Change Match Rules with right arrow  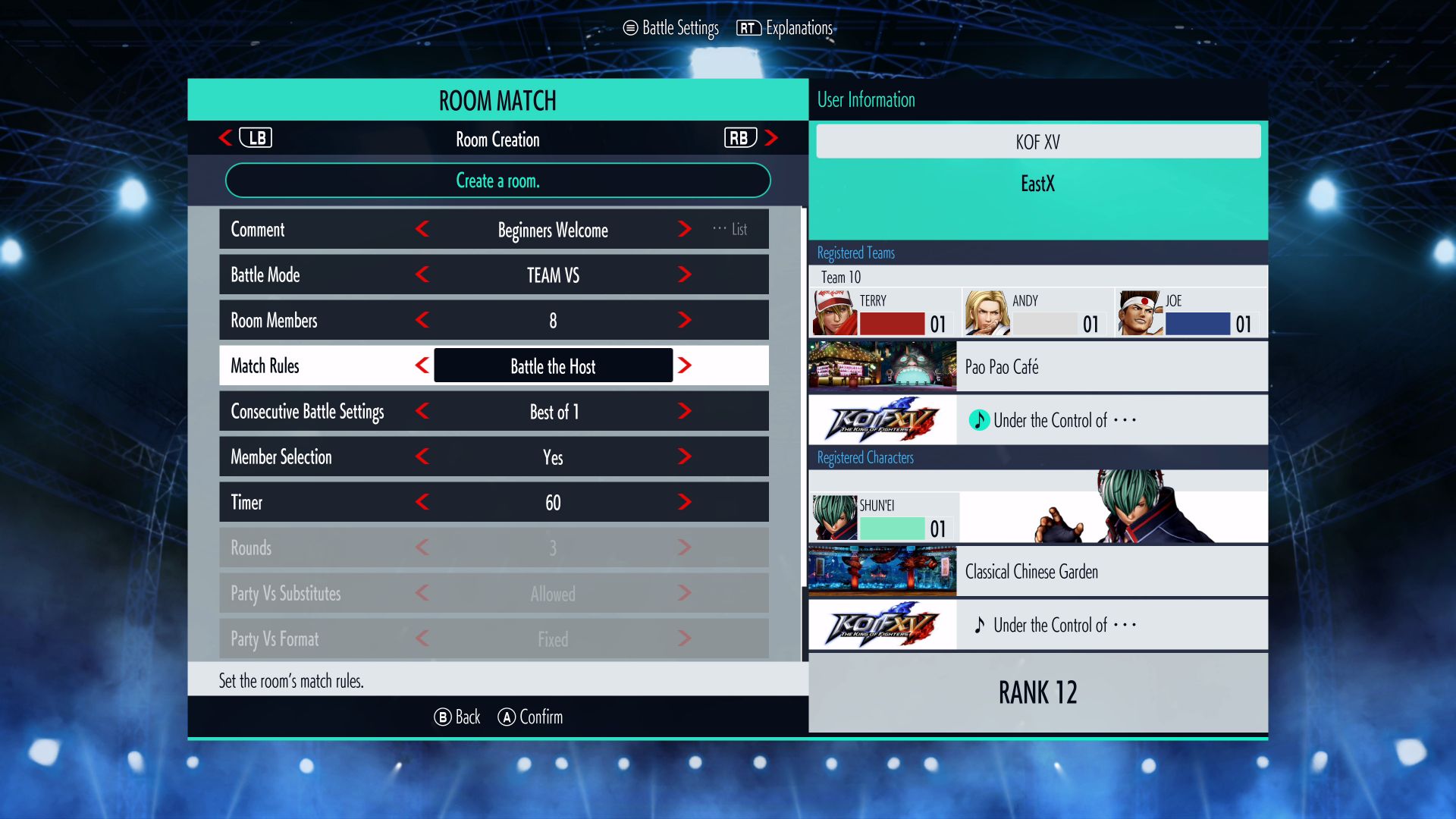point(684,366)
